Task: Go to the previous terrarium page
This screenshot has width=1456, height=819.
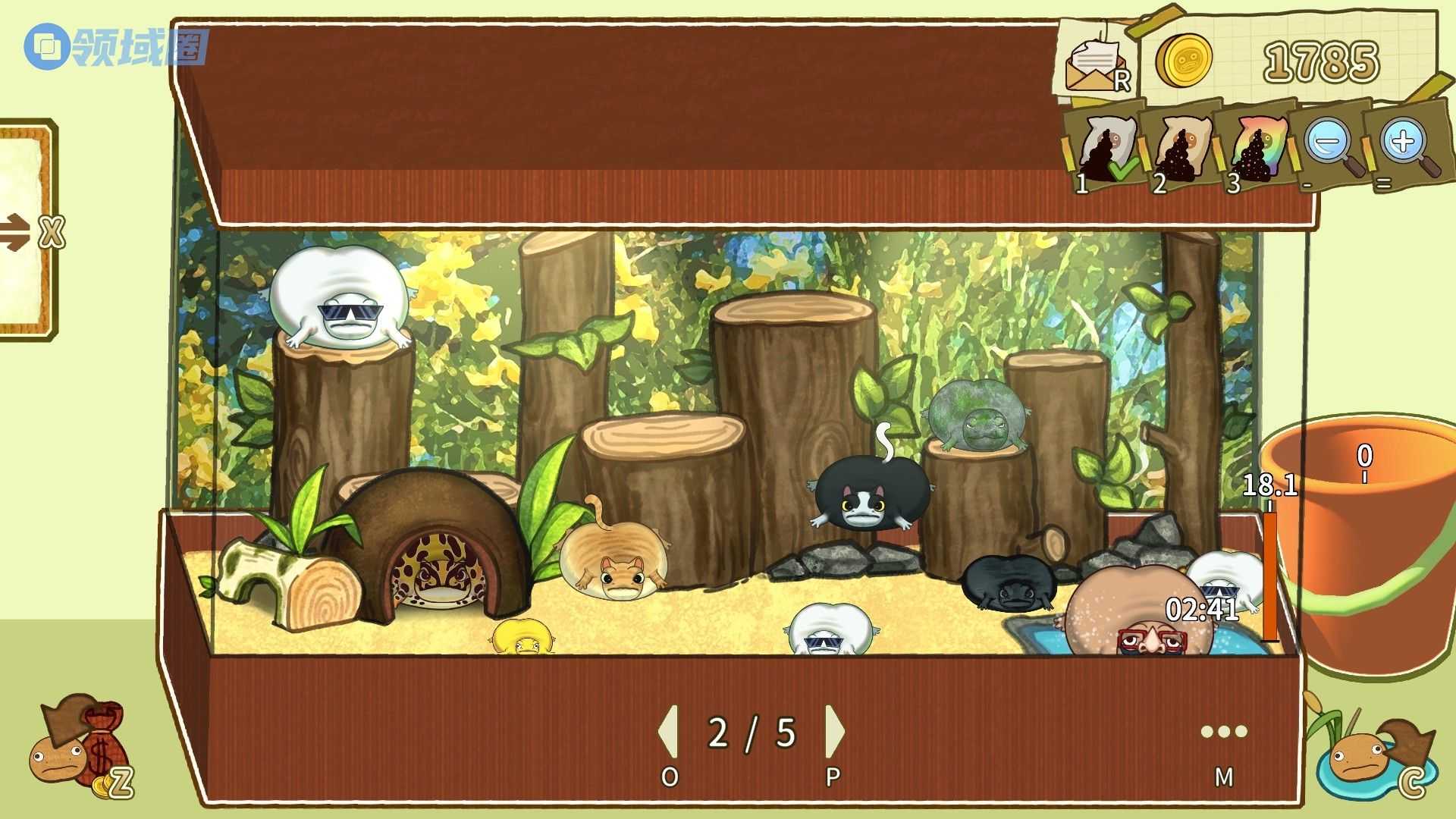Action: point(669,731)
